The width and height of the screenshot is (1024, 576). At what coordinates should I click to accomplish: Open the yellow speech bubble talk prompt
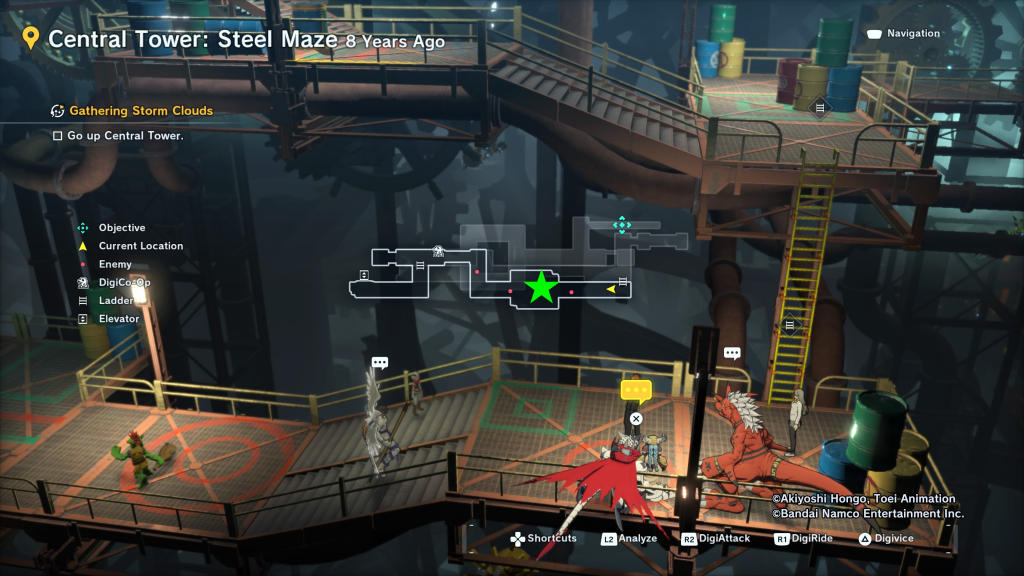pos(636,391)
